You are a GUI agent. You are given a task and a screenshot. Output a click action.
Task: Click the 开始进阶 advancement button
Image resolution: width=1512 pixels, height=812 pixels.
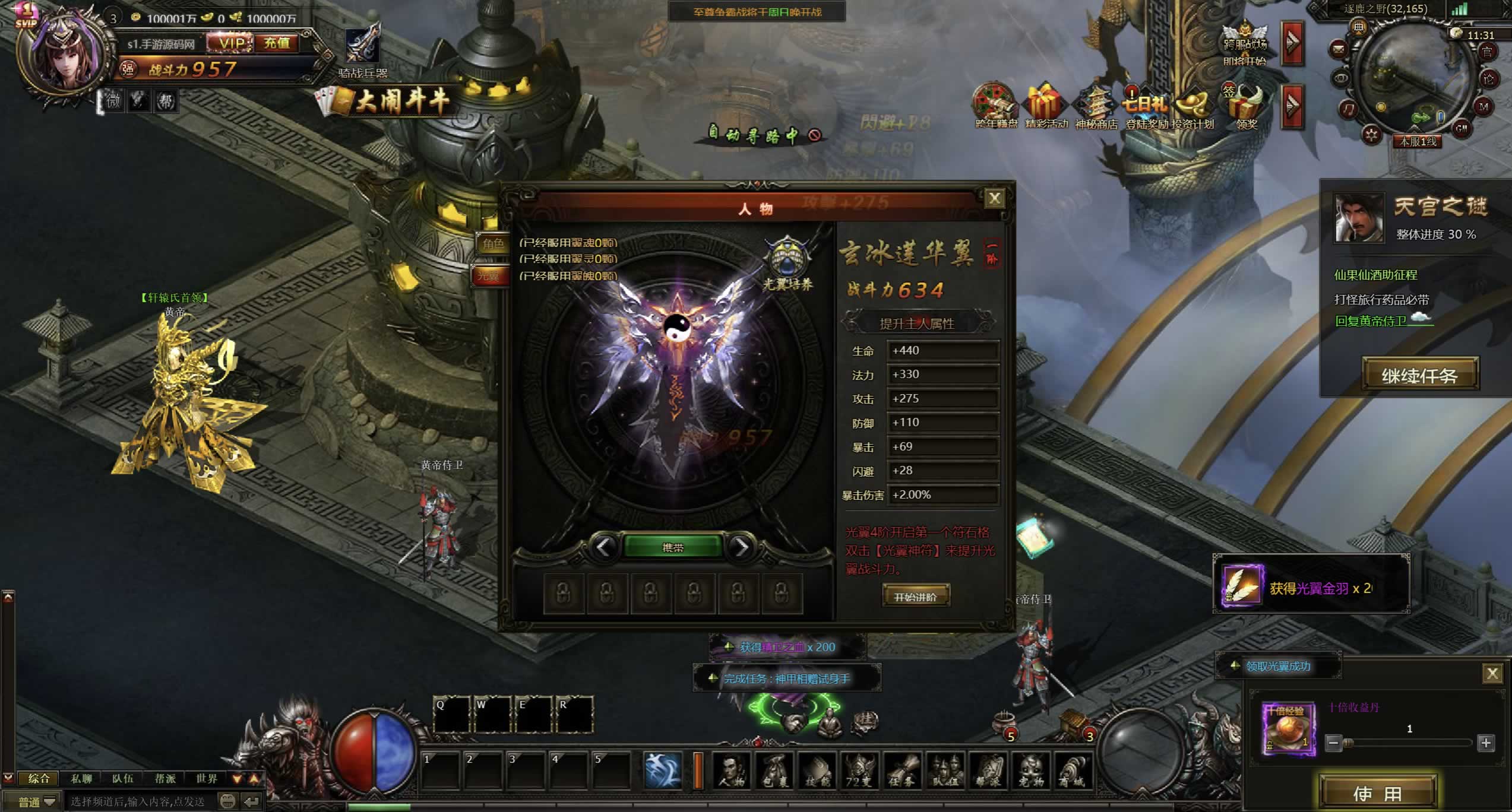click(x=915, y=596)
